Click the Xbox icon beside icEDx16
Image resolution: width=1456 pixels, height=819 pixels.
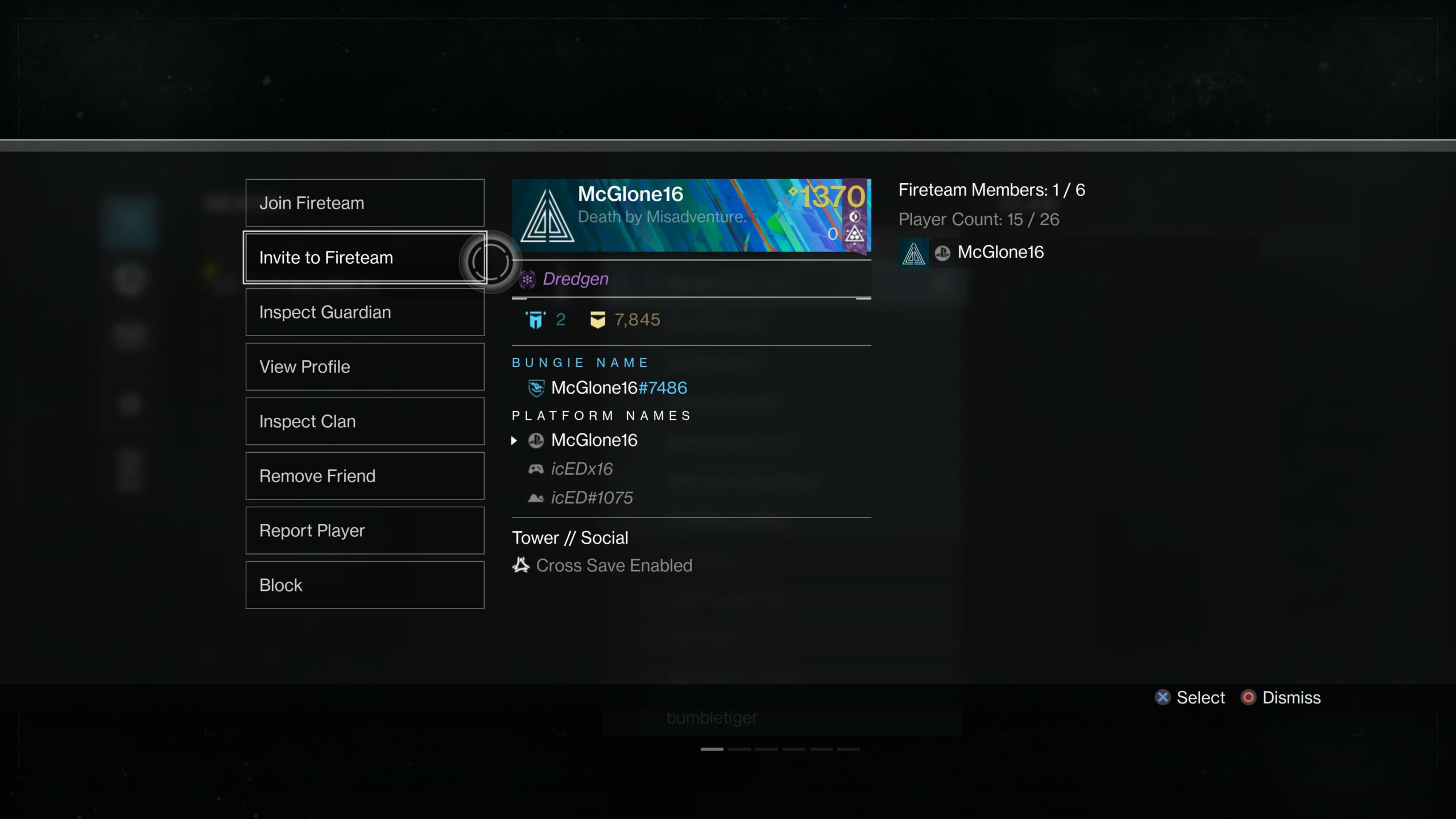pos(536,469)
